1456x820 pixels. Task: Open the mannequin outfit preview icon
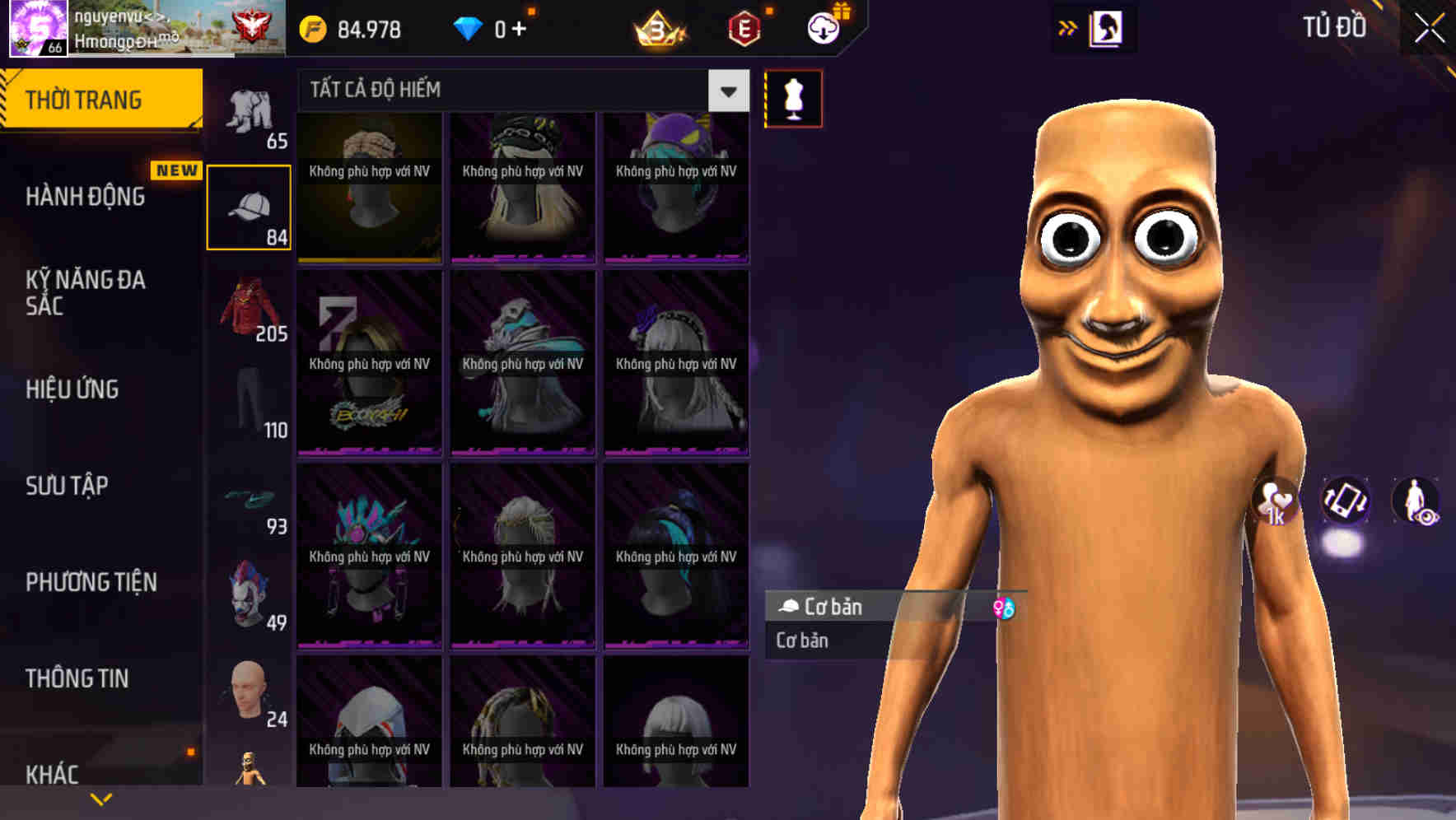[792, 98]
